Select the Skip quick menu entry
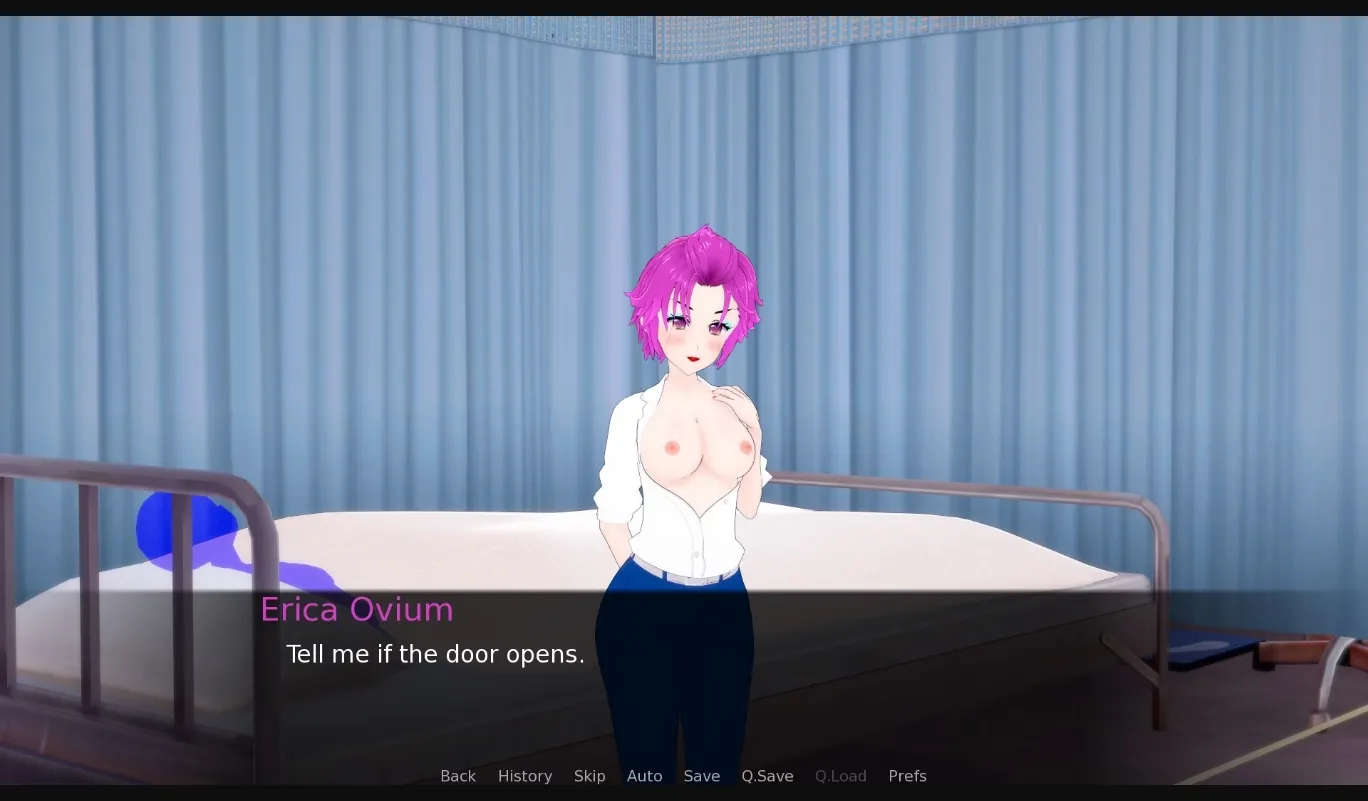This screenshot has height=801, width=1368. (589, 776)
